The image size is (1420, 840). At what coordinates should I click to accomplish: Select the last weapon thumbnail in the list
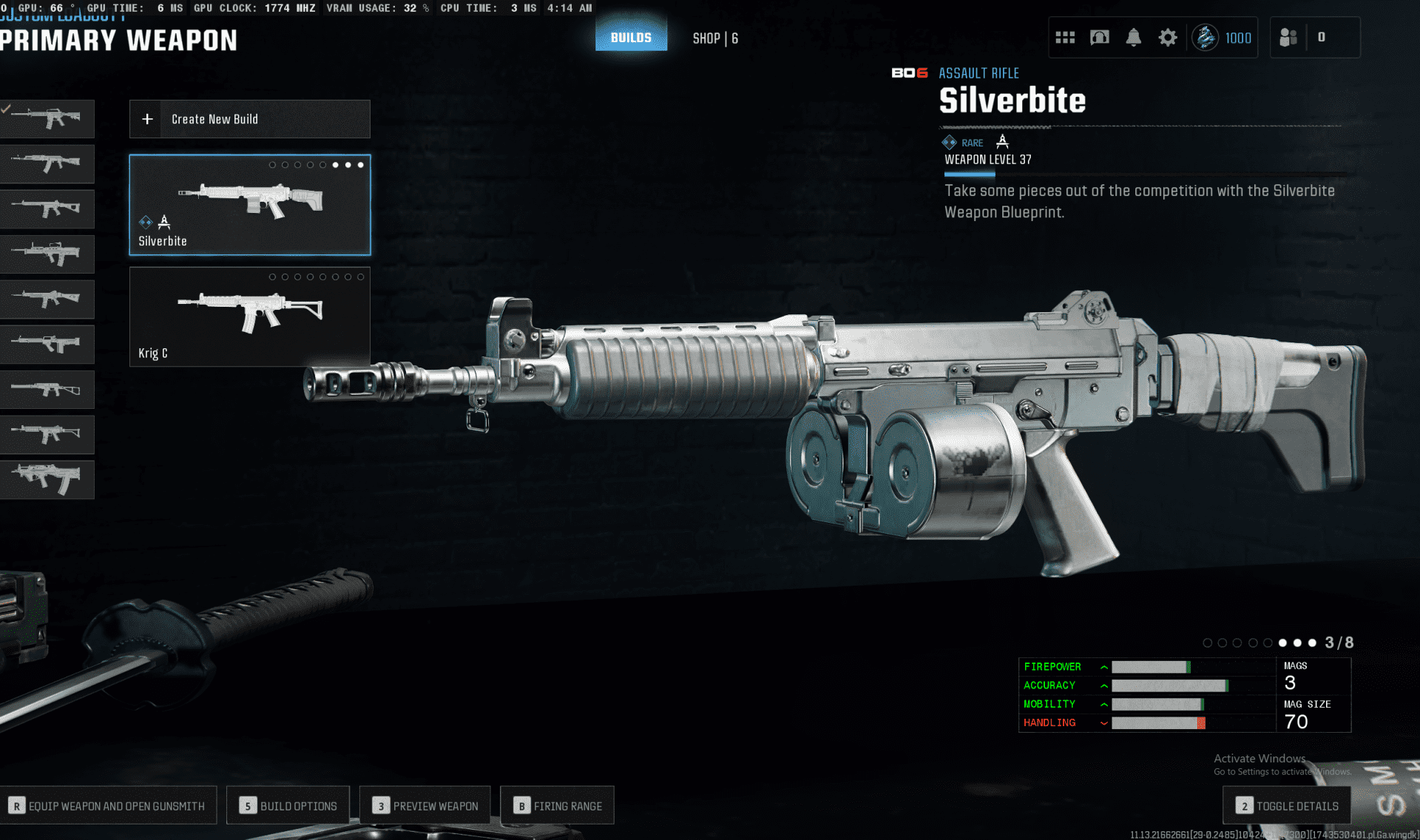47,479
